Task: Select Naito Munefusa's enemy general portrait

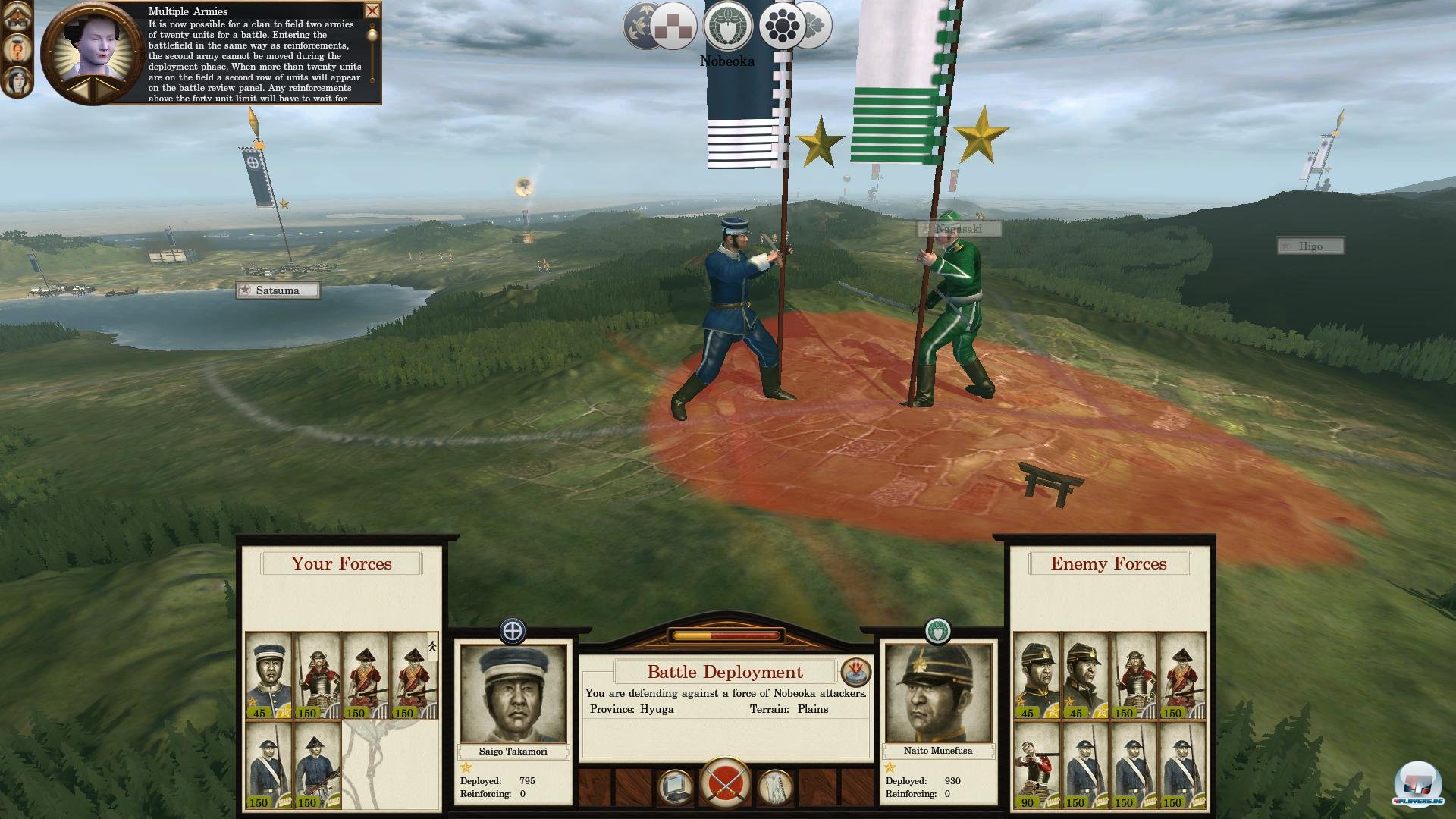Action: coord(938,694)
